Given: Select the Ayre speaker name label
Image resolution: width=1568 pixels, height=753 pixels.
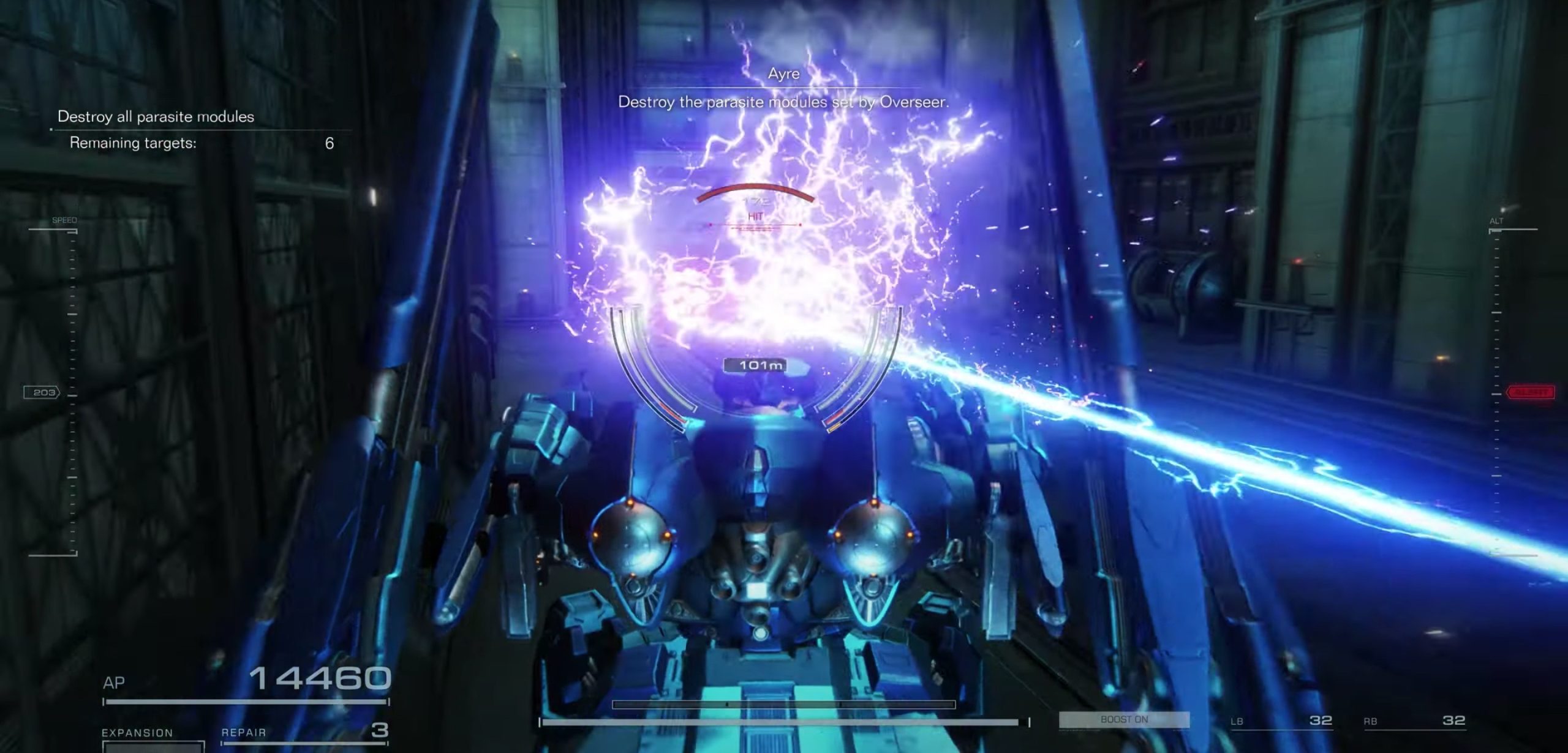Looking at the screenshot, I should [784, 73].
